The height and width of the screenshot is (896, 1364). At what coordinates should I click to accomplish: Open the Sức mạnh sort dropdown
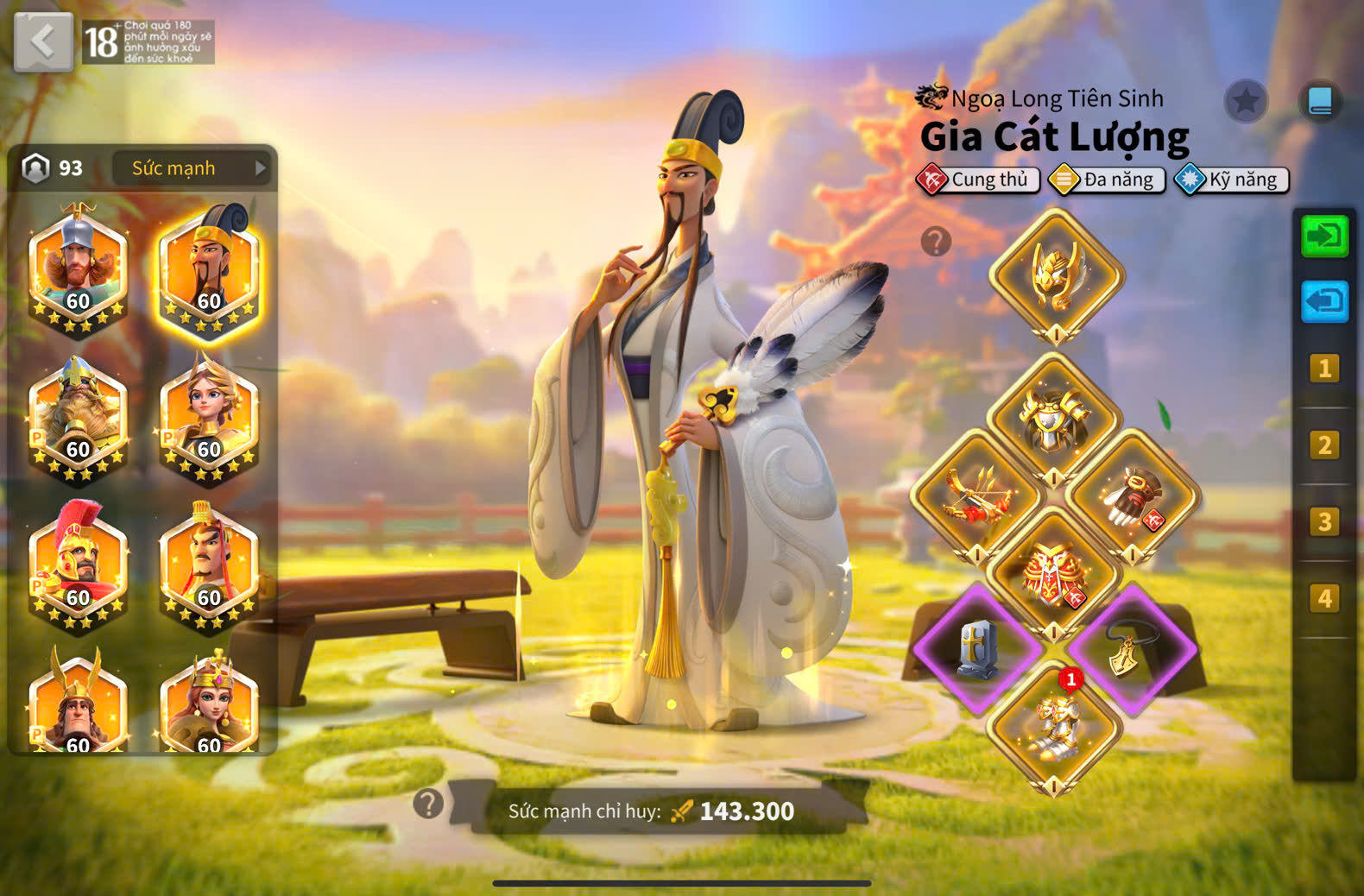click(x=191, y=168)
